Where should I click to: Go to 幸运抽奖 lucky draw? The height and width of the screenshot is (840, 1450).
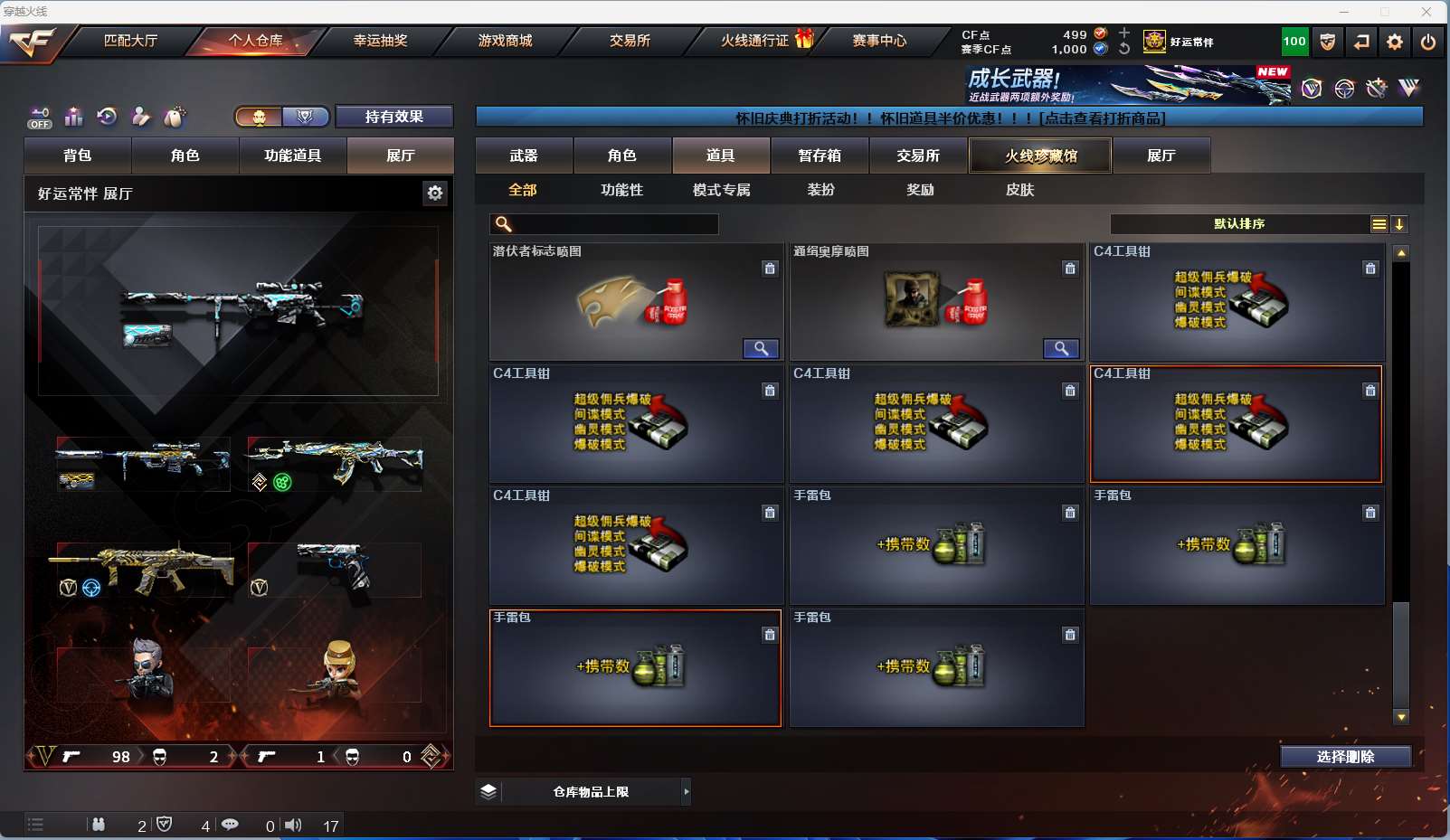380,41
